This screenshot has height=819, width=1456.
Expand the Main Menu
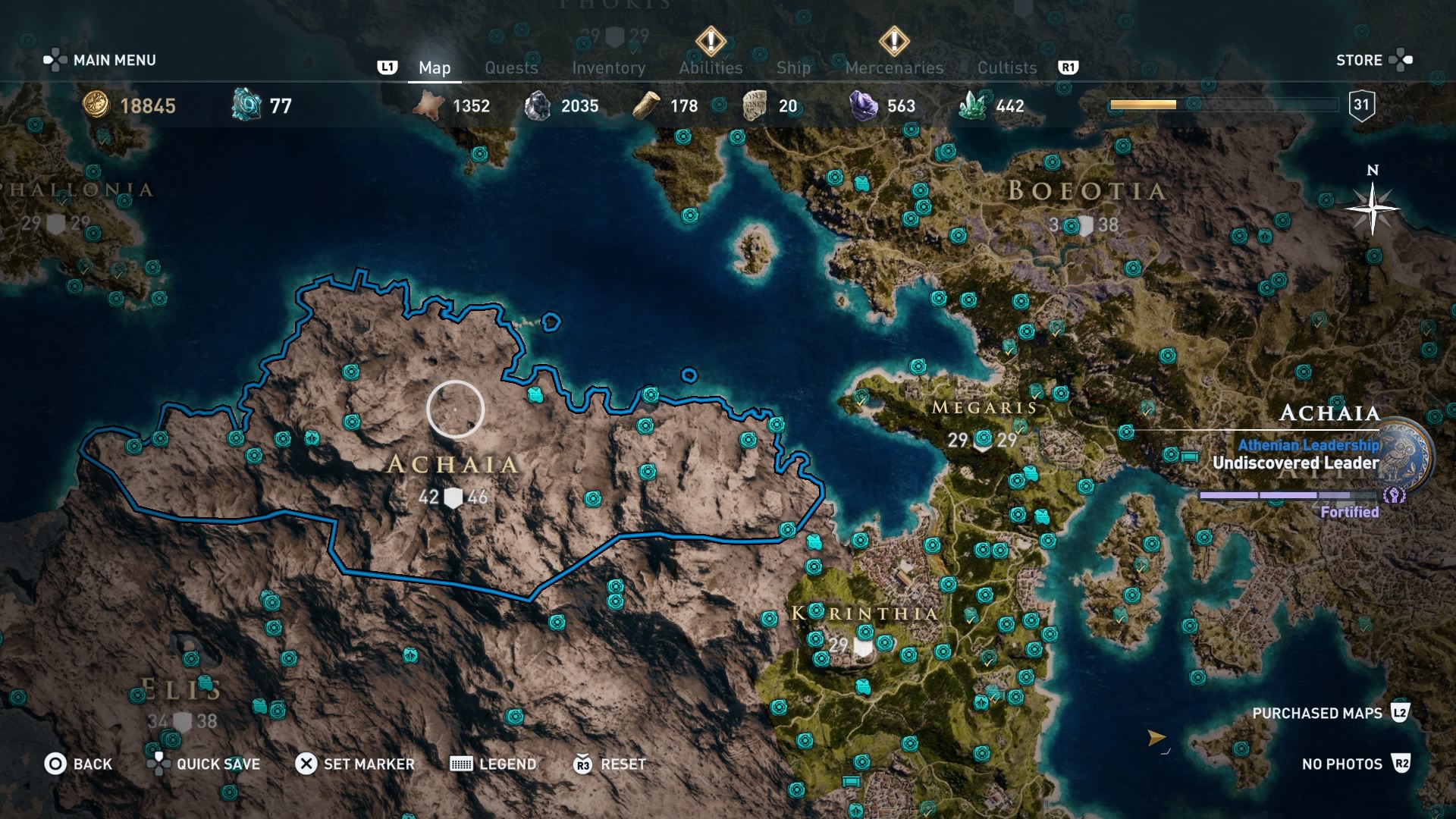pyautogui.click(x=113, y=60)
